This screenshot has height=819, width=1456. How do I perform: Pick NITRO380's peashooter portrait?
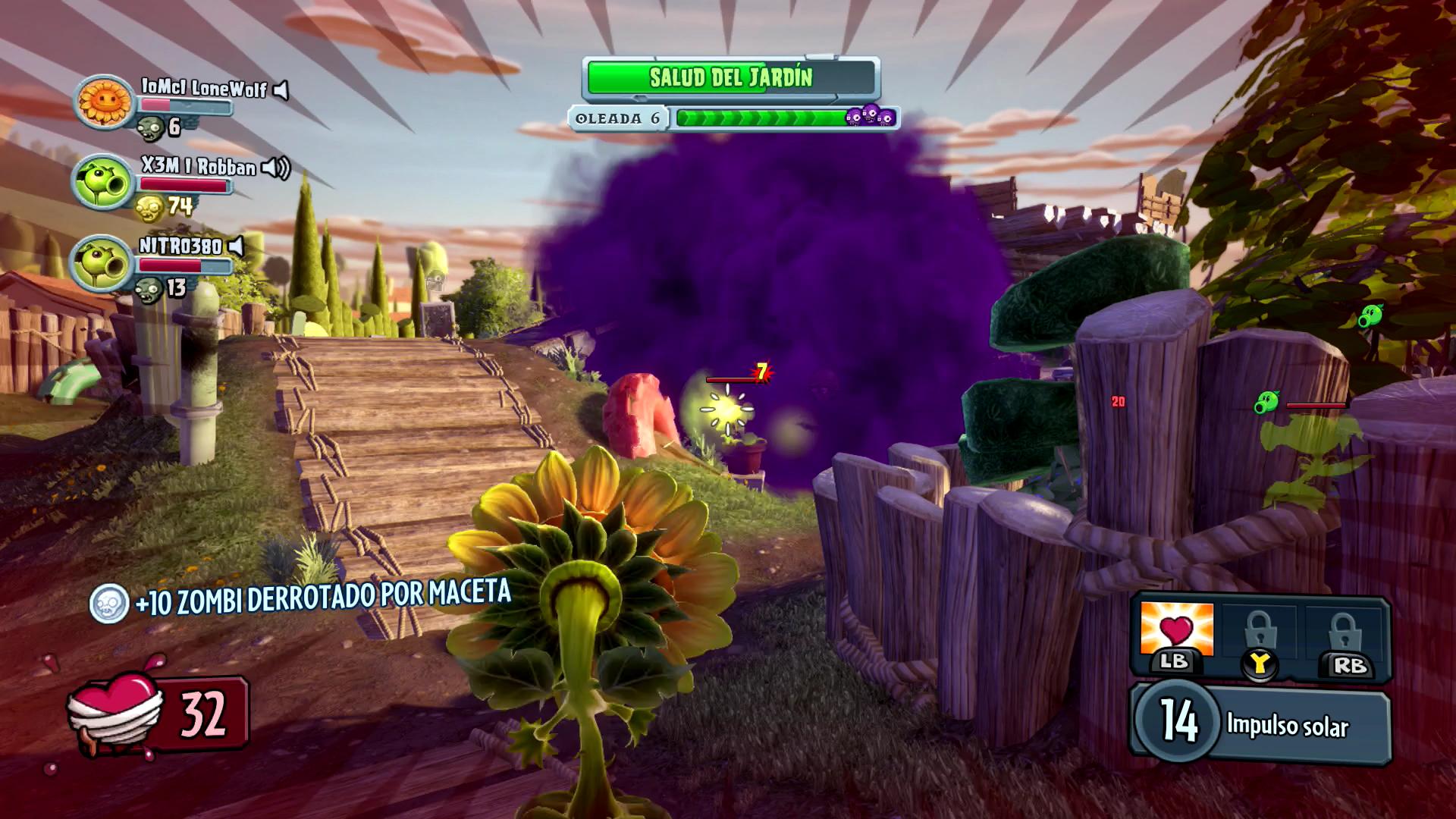[101, 263]
